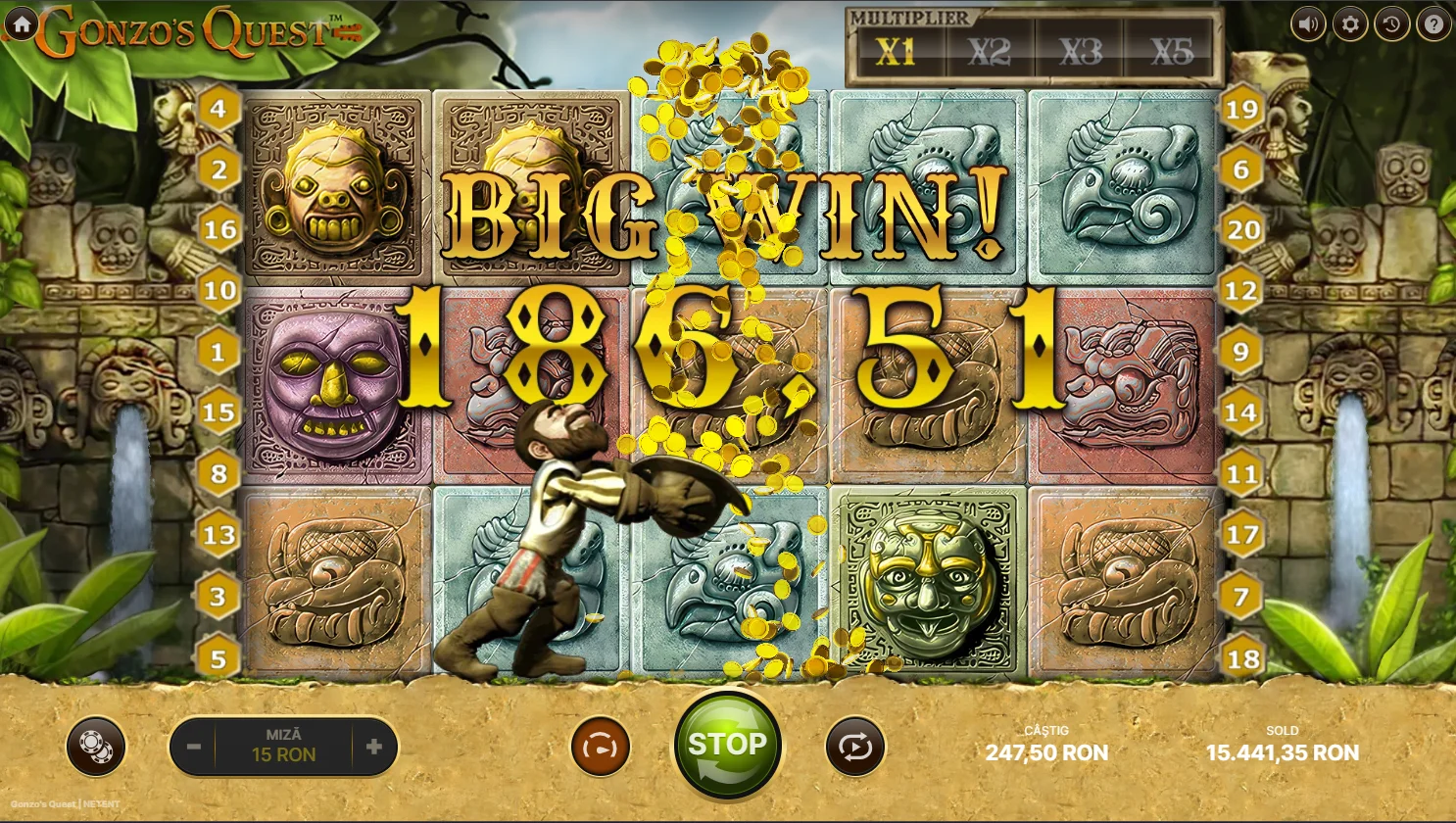Open help with the question mark icon
1456x823 pixels.
[1432, 24]
